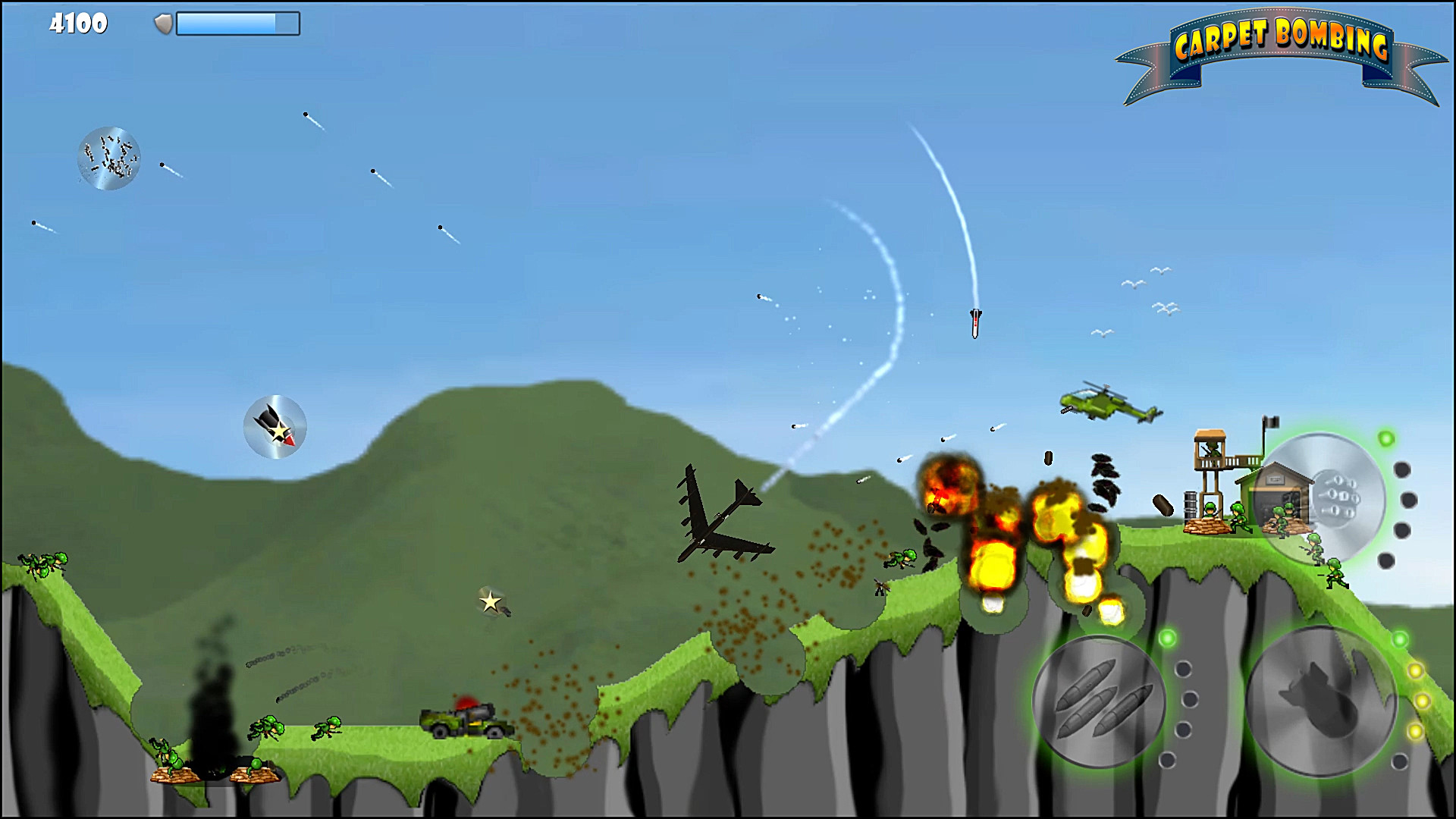Expand the dot stack next to the machine gun button
The height and width of the screenshot is (819, 1456).
coord(1402,500)
